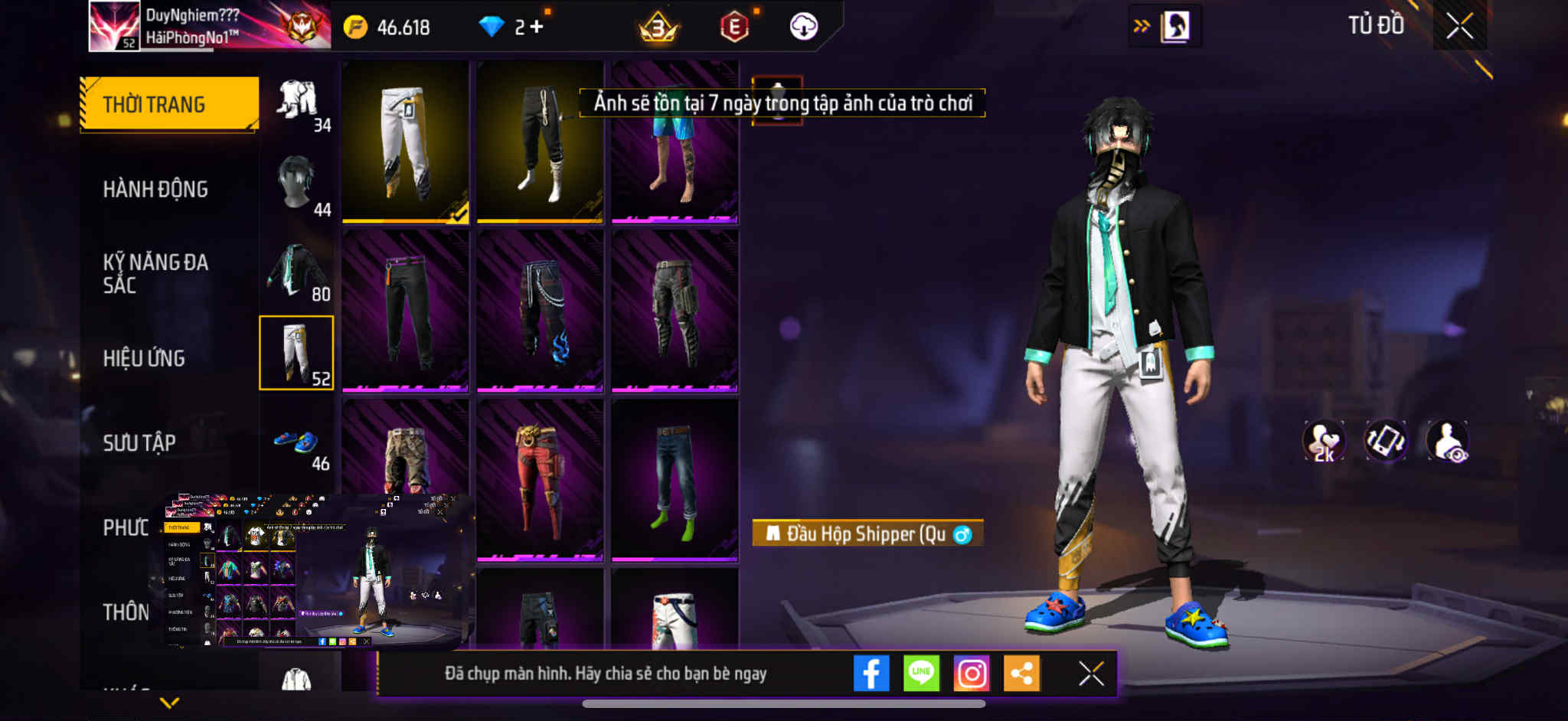Viewport: 1568px width, 721px height.
Task: Open the captured screenshot preview thumbnail
Action: [x=318, y=570]
